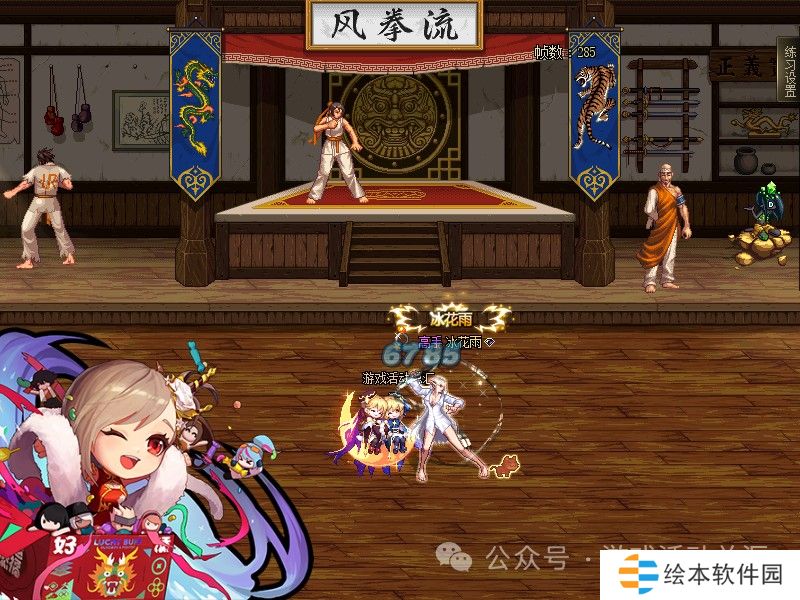Screen dimensions: 800x600
Task: Open the 练习设置 practice settings tab
Action: (x=788, y=69)
